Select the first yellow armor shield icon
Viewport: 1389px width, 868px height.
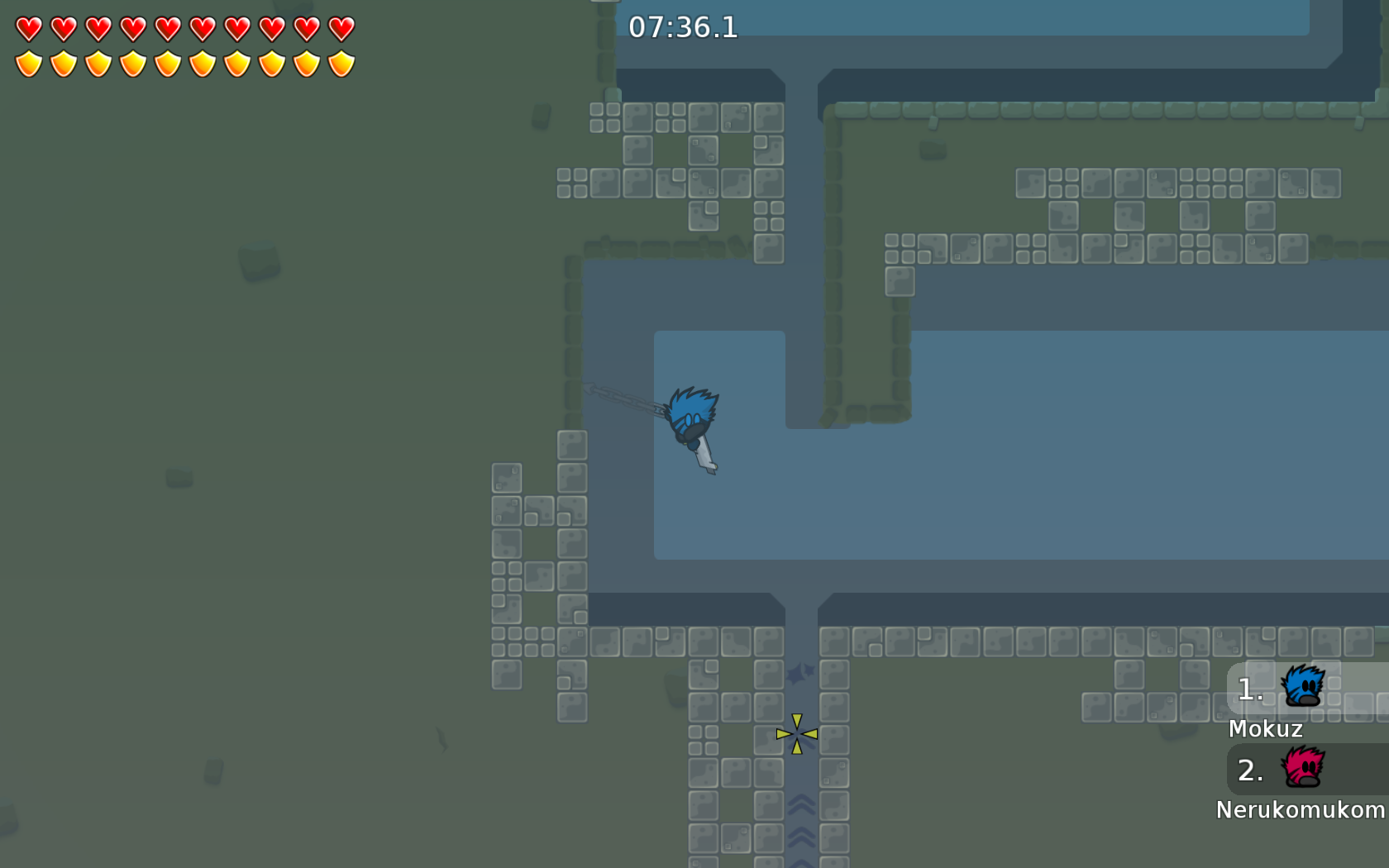(x=27, y=61)
